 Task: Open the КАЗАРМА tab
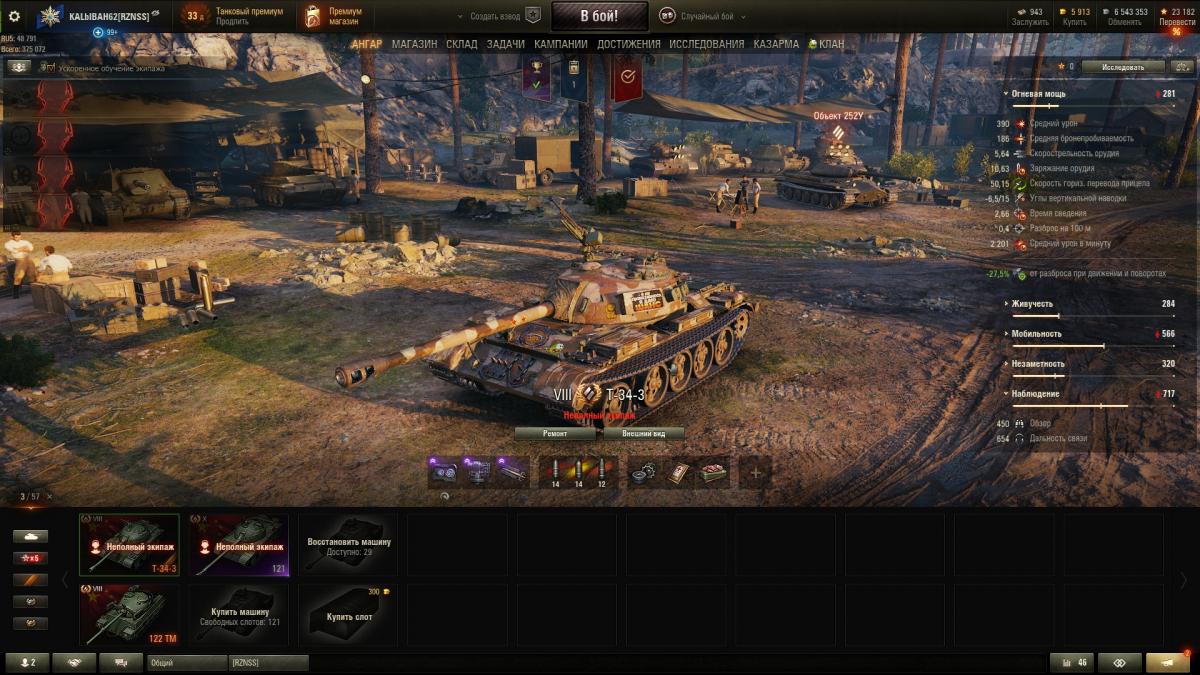click(776, 44)
